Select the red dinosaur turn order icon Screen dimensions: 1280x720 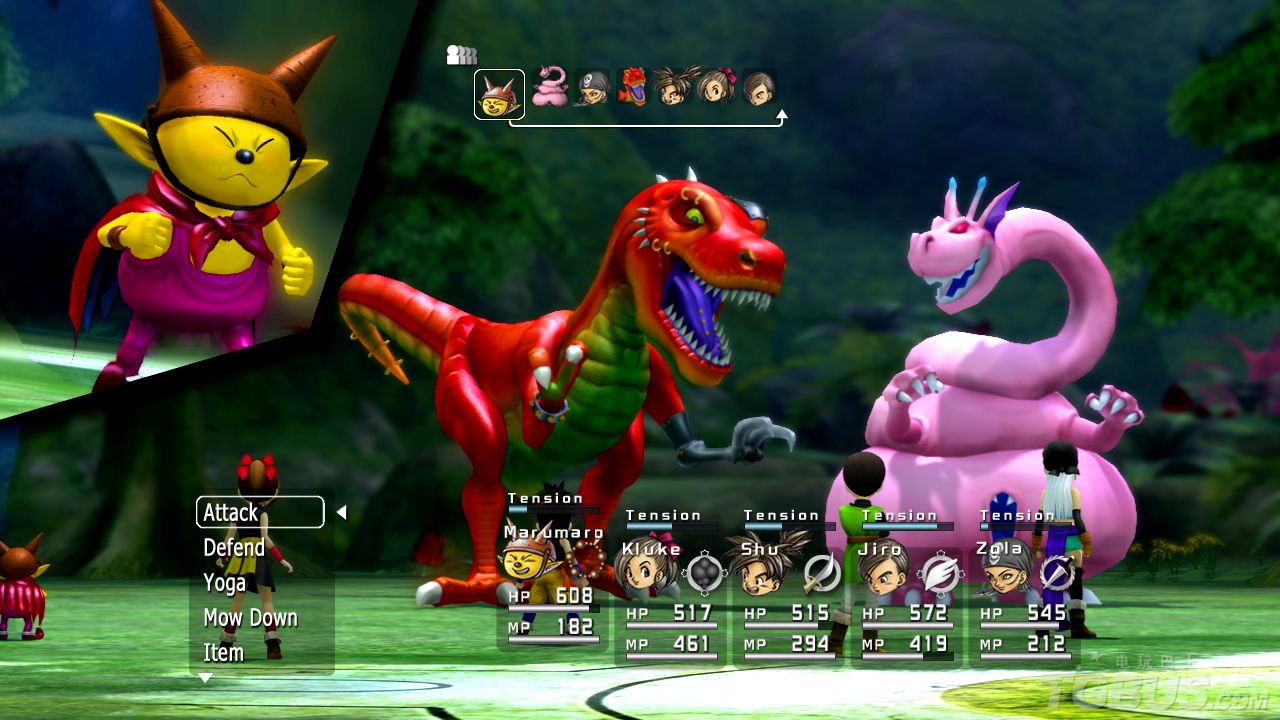(x=632, y=87)
